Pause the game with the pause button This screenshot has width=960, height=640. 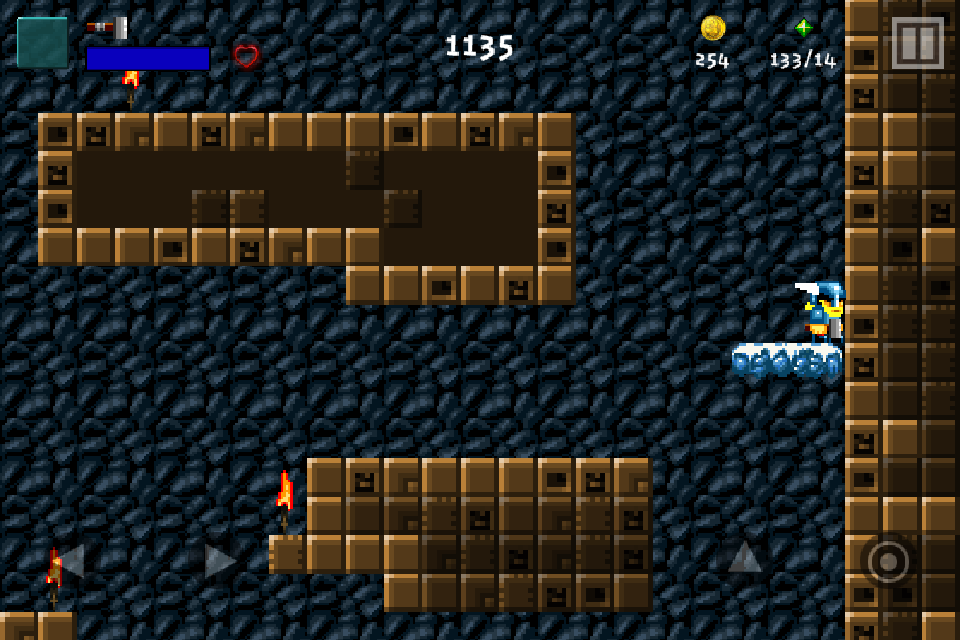click(917, 43)
